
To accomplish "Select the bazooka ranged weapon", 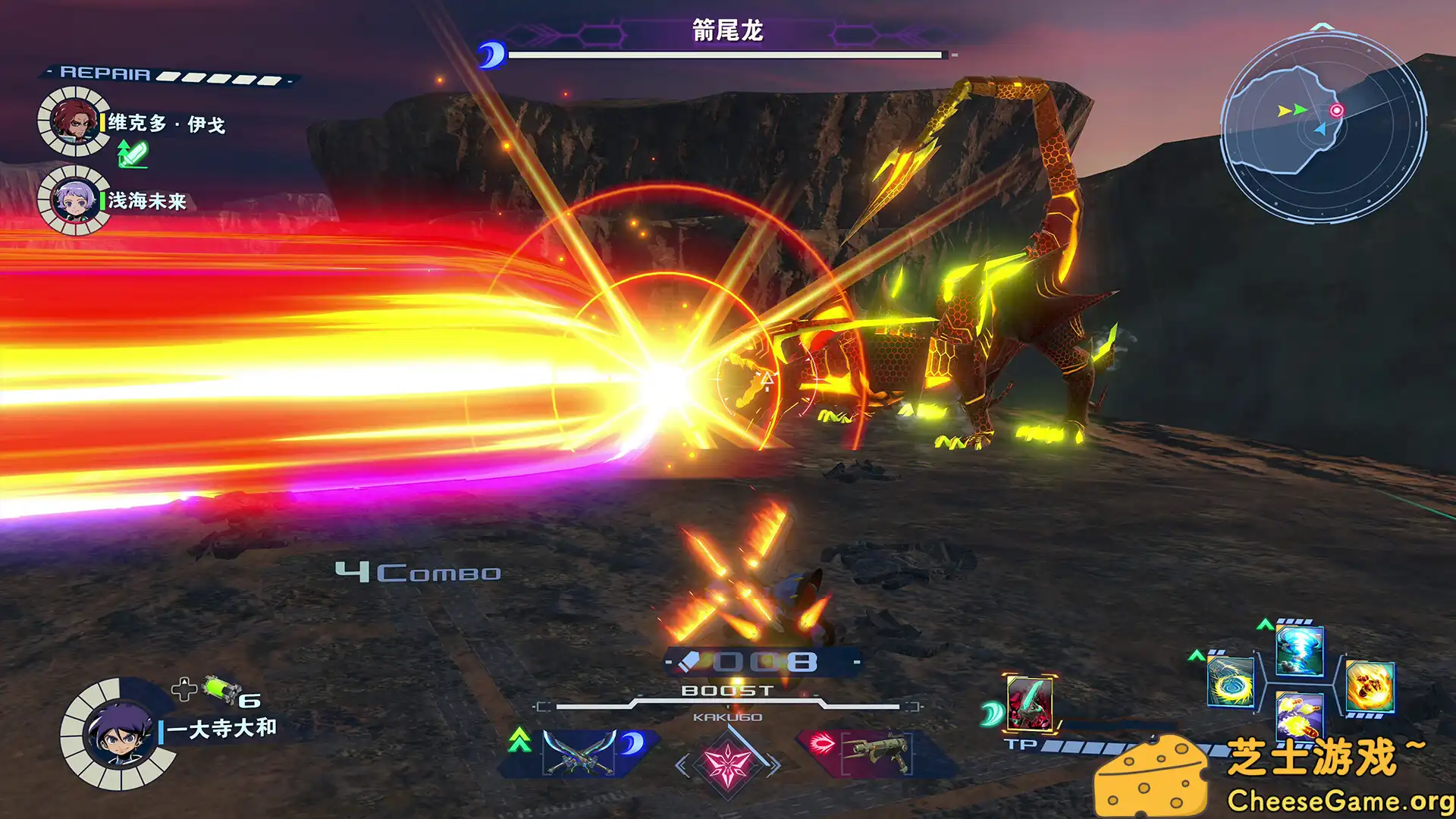I will [x=877, y=755].
